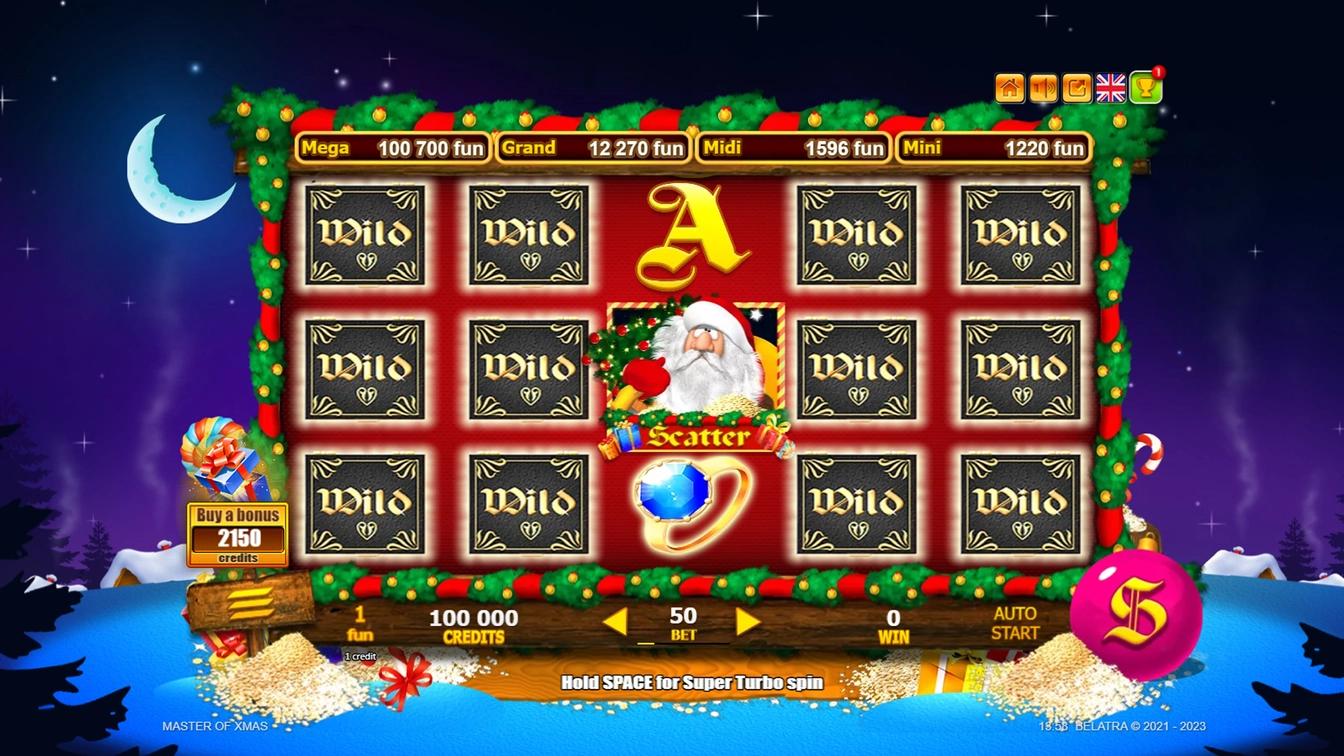Increase bet with right arrow
The width and height of the screenshot is (1344, 756).
[x=748, y=620]
